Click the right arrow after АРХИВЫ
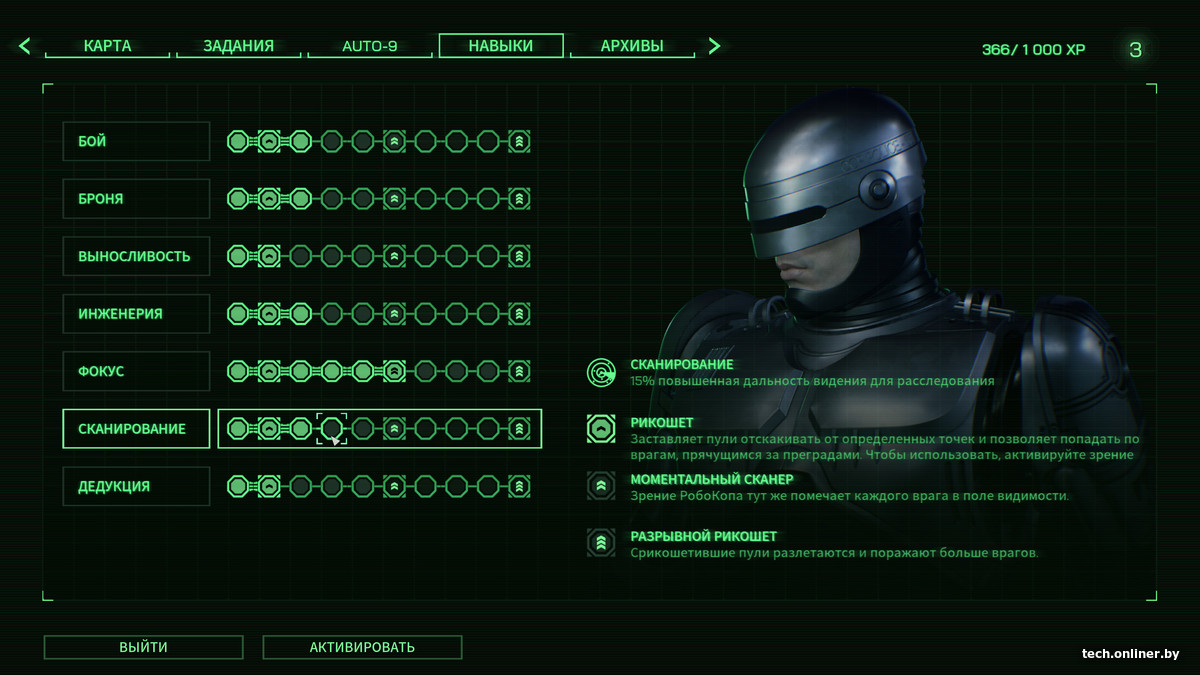 pos(714,46)
